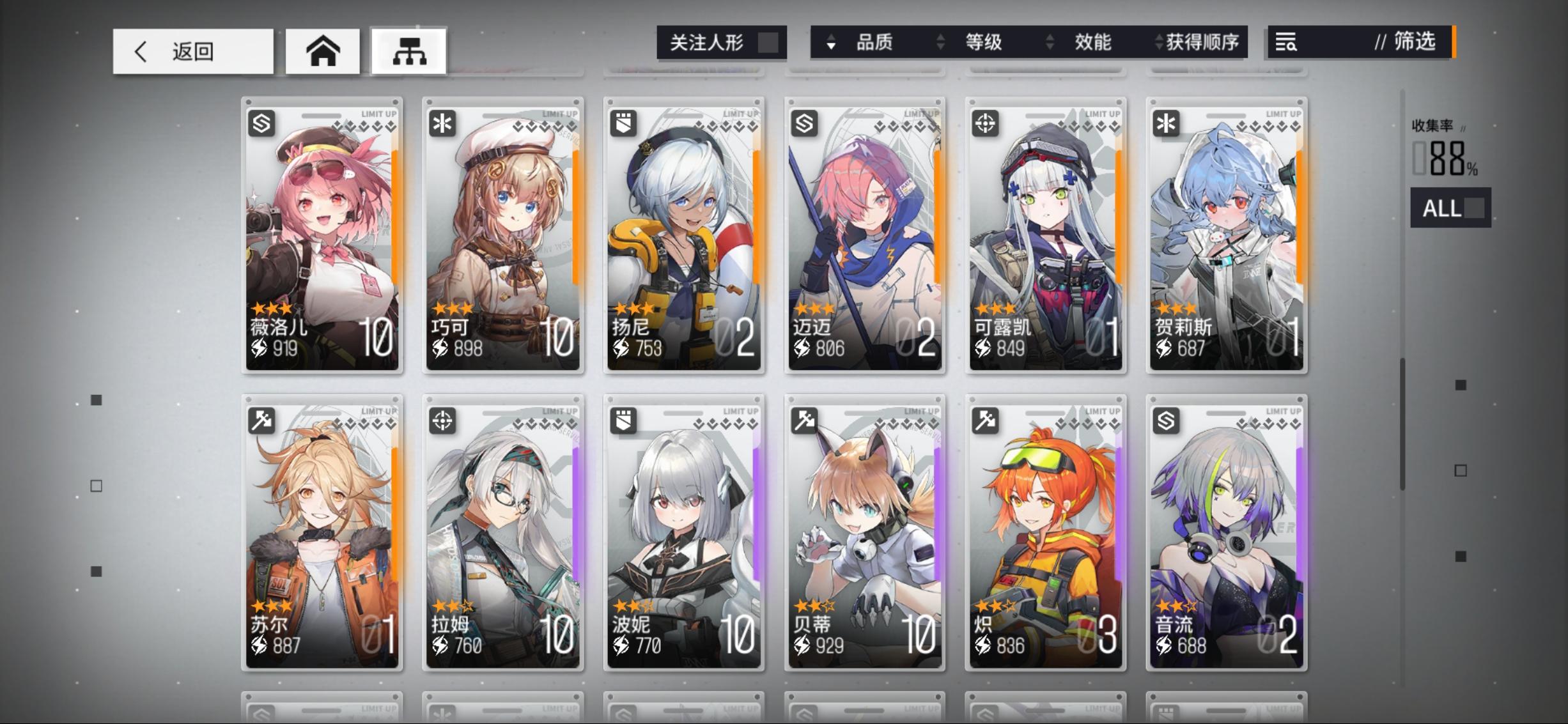Switch to the hierarchy view tab
The height and width of the screenshot is (724, 1568).
[409, 51]
